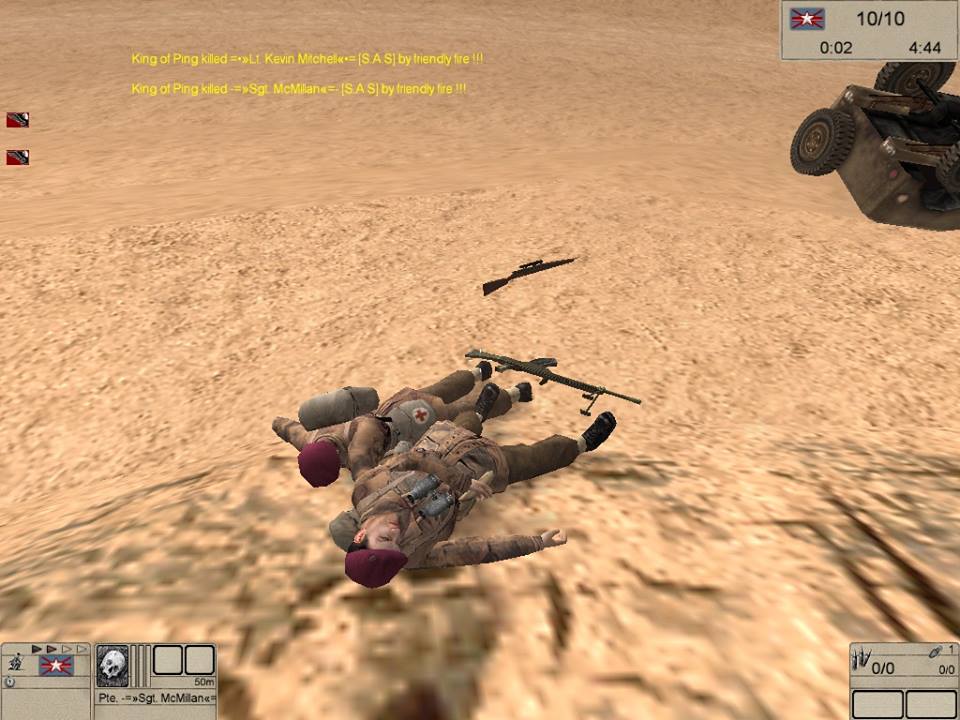This screenshot has width=960, height=720.
Task: Select the team flag in the bottom-left panel
Action: [55, 665]
